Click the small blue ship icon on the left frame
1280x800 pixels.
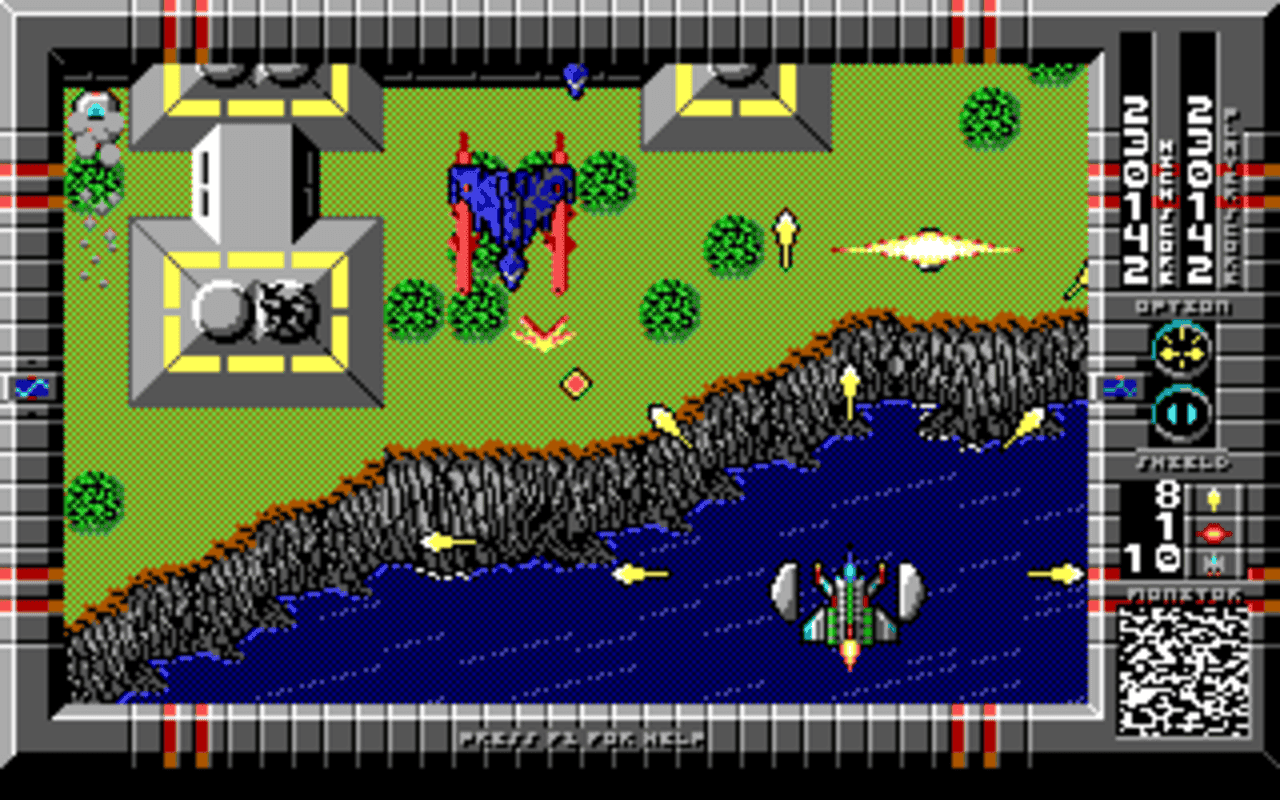tap(30, 387)
